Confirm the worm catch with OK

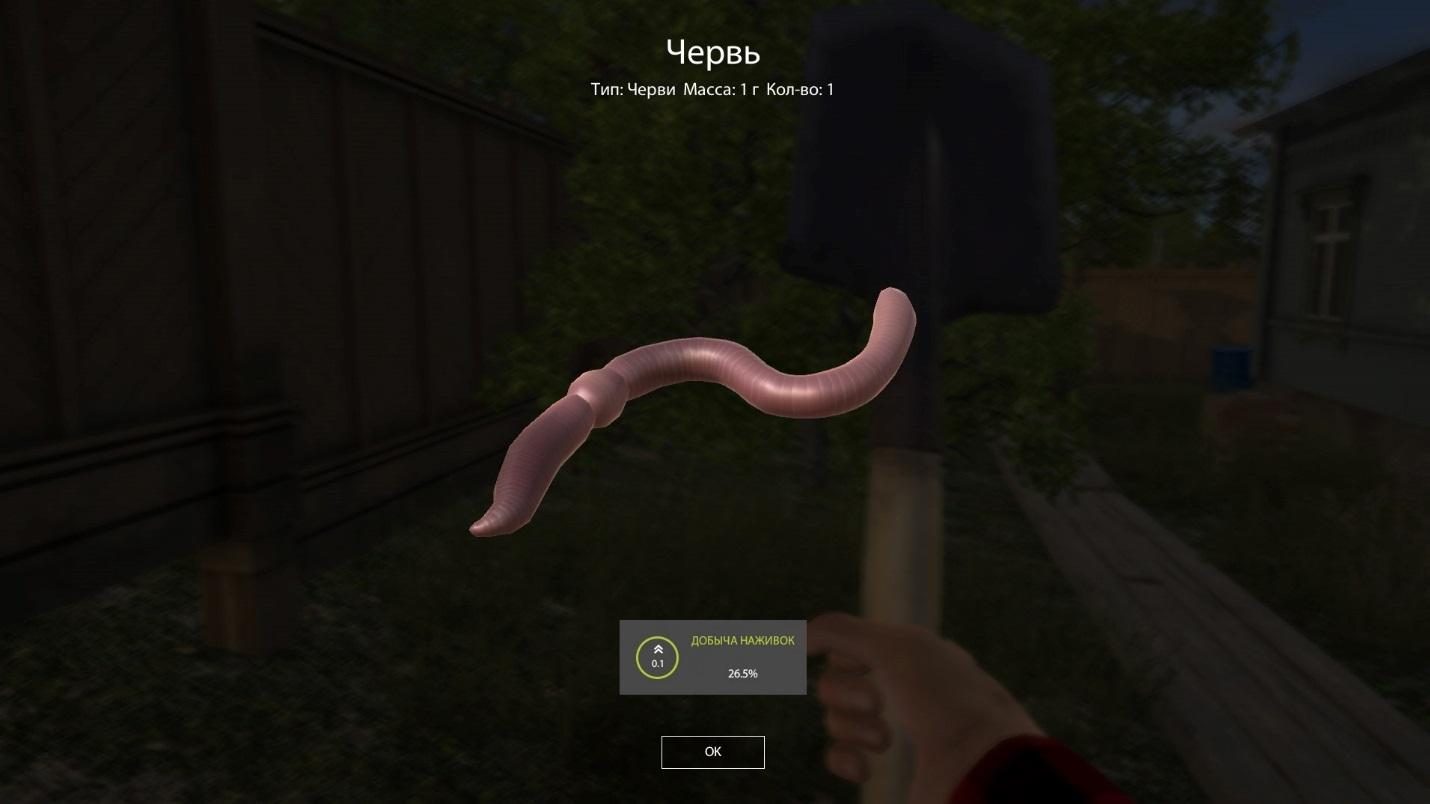click(712, 752)
